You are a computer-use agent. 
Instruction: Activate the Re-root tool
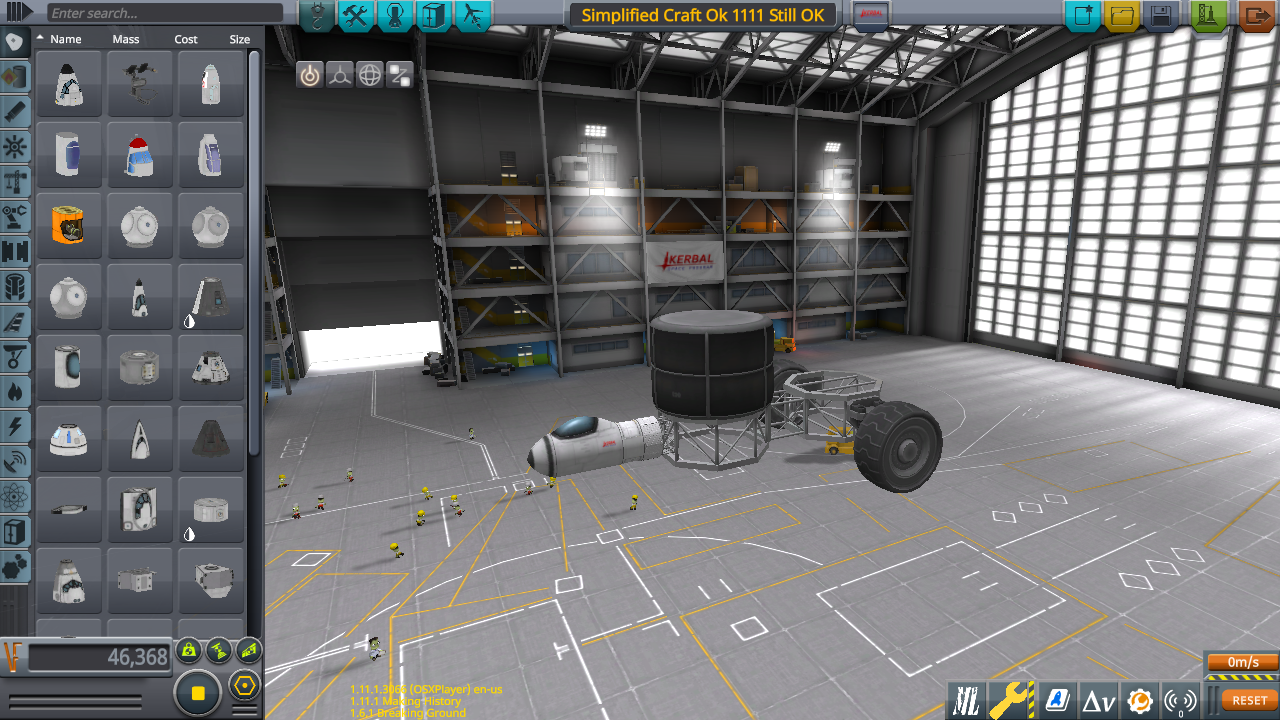pos(397,74)
